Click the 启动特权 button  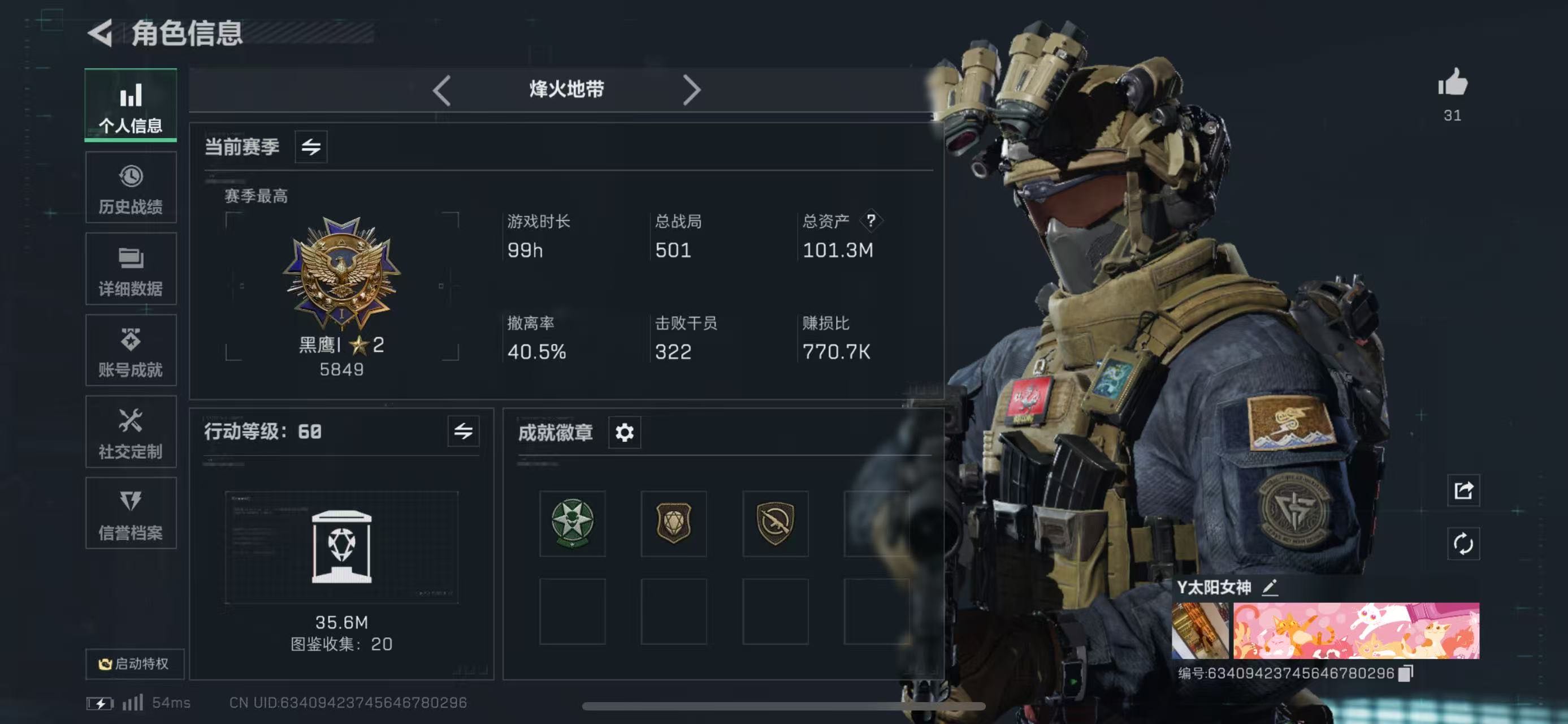[135, 663]
